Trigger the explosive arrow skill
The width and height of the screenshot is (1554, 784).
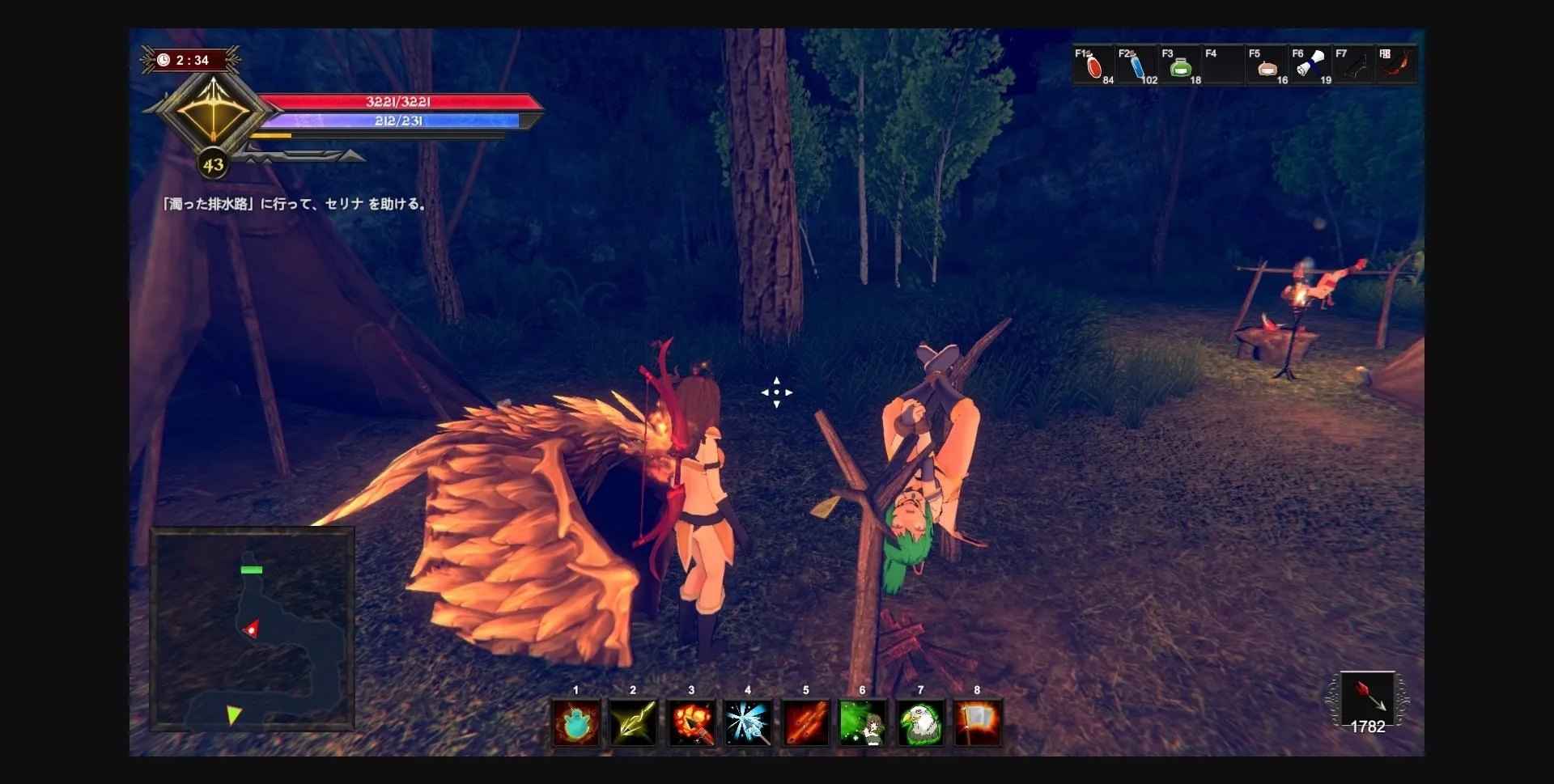pos(691,723)
